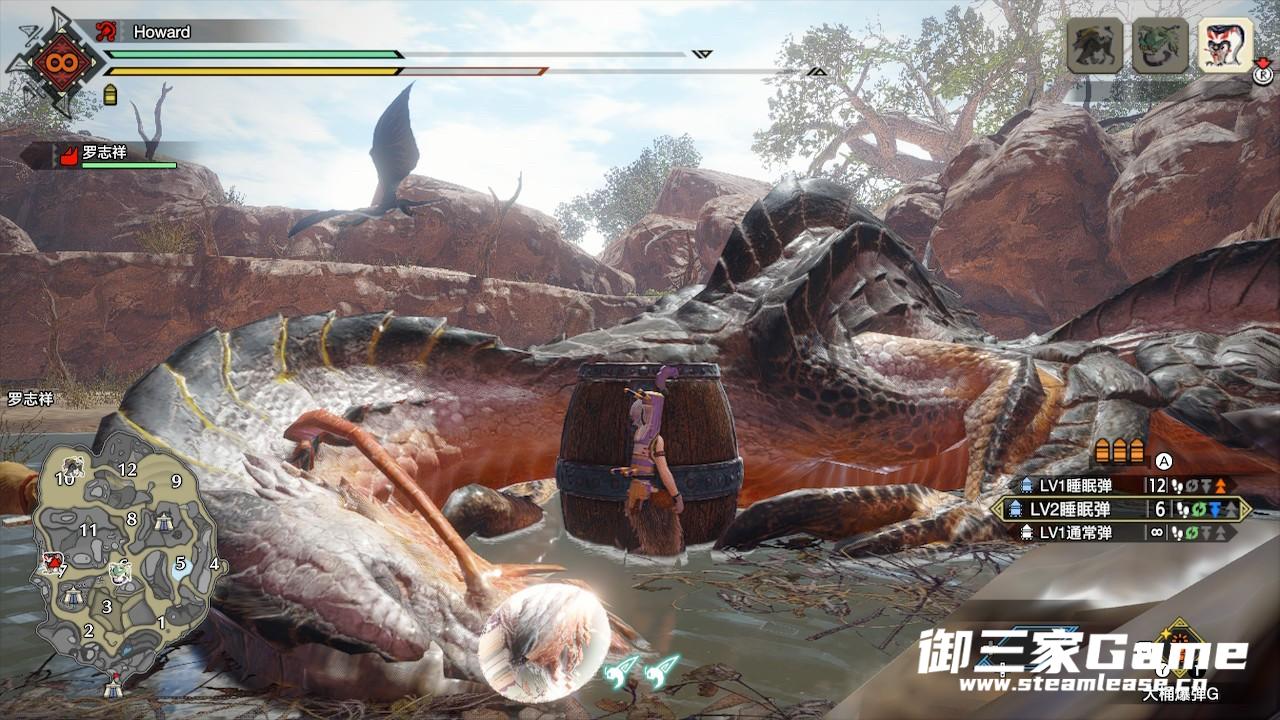1280x720 pixels.
Task: Select the sub-camp tent near area 8
Action: (x=164, y=521)
